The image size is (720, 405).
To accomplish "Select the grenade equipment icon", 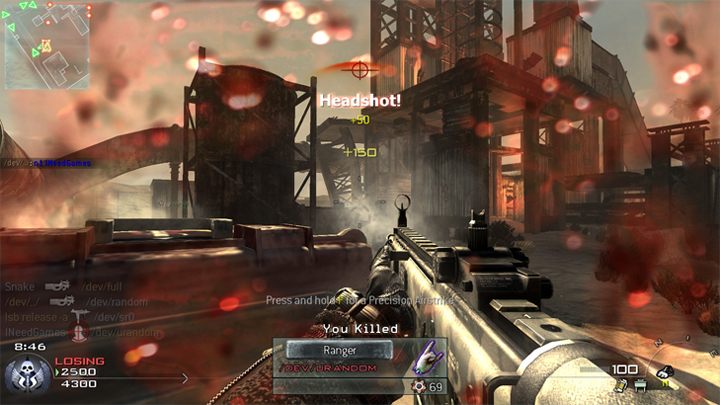I will [621, 385].
